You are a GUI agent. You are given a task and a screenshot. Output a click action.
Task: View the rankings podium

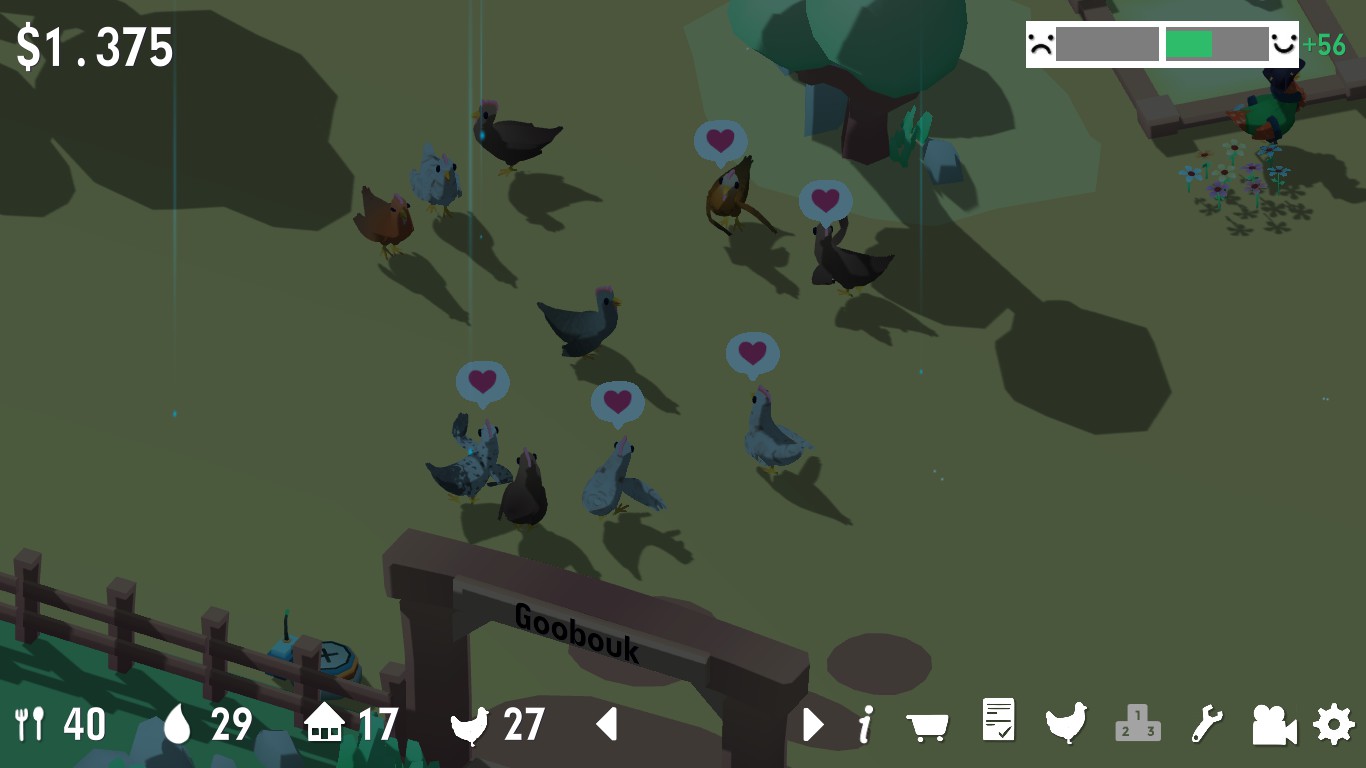pyautogui.click(x=1138, y=723)
